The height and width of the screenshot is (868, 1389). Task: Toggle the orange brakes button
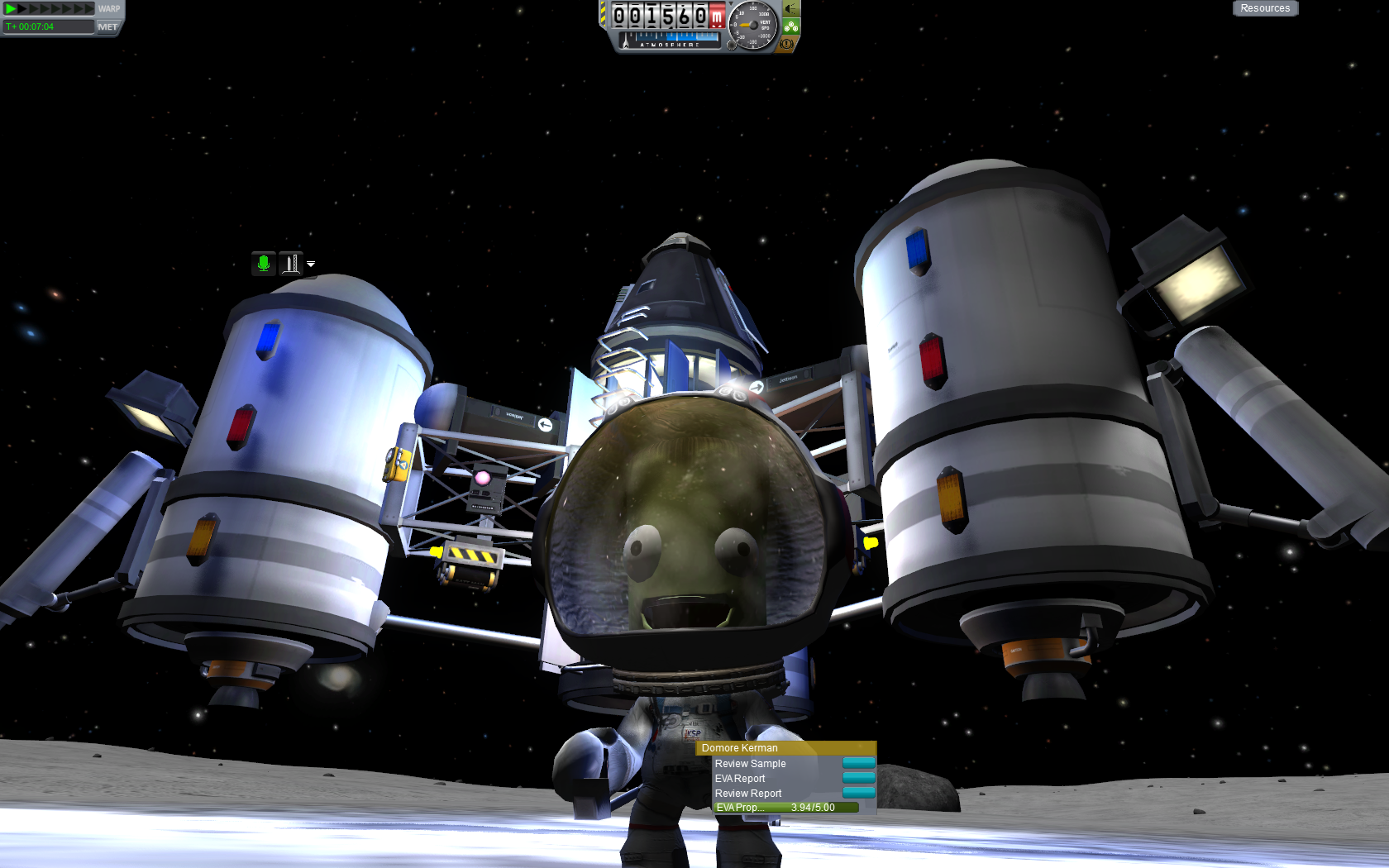tap(788, 43)
